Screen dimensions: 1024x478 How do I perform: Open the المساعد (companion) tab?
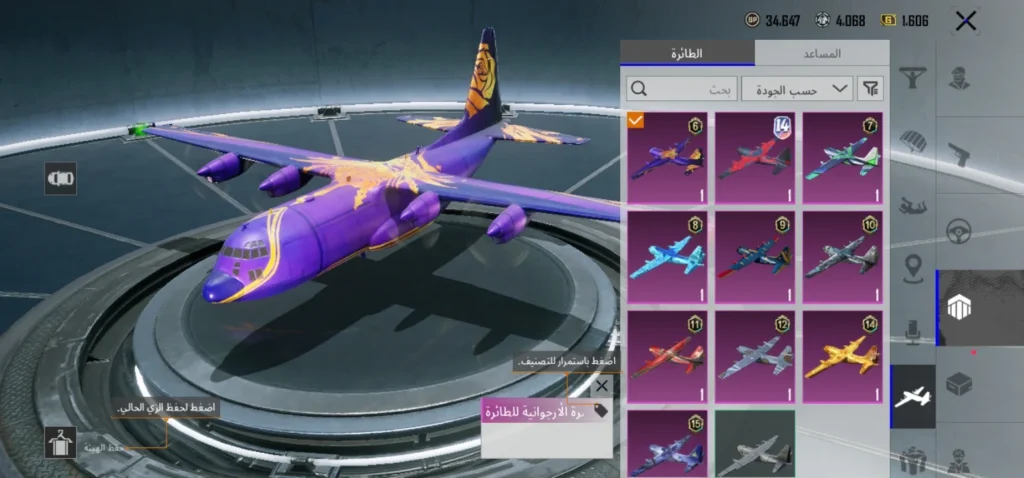tap(822, 53)
